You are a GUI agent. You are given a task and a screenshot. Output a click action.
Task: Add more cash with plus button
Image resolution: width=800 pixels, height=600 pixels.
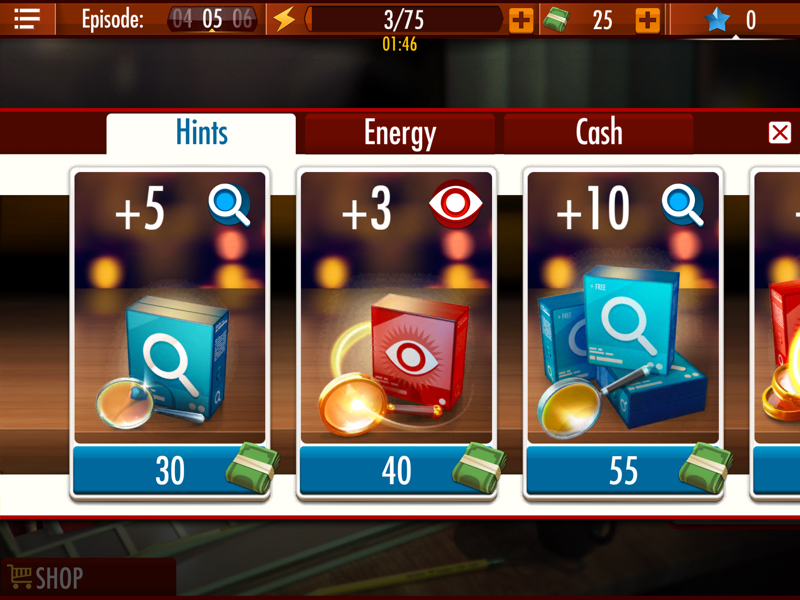pos(647,19)
